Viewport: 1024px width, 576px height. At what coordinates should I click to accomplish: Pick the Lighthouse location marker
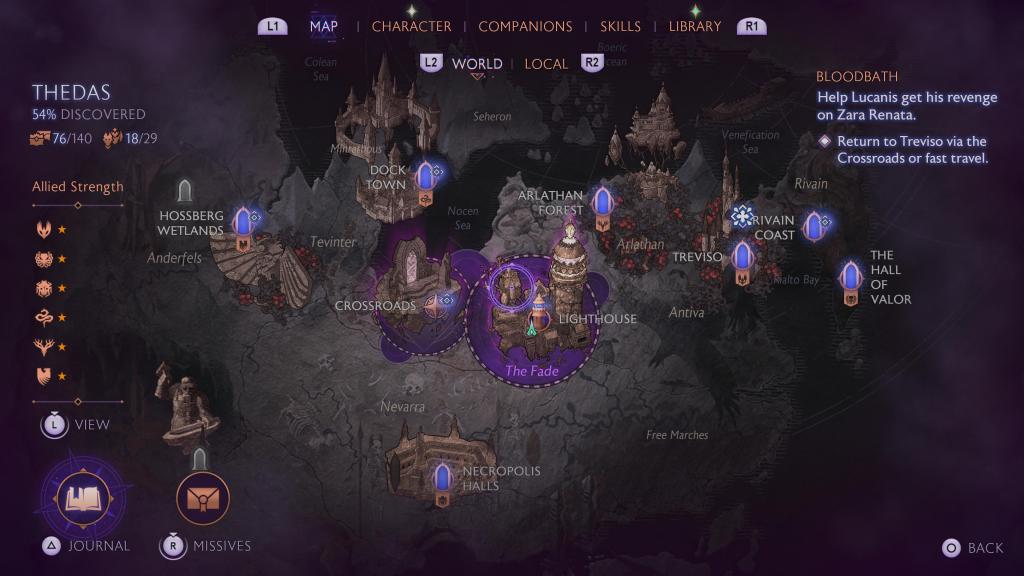[x=538, y=318]
